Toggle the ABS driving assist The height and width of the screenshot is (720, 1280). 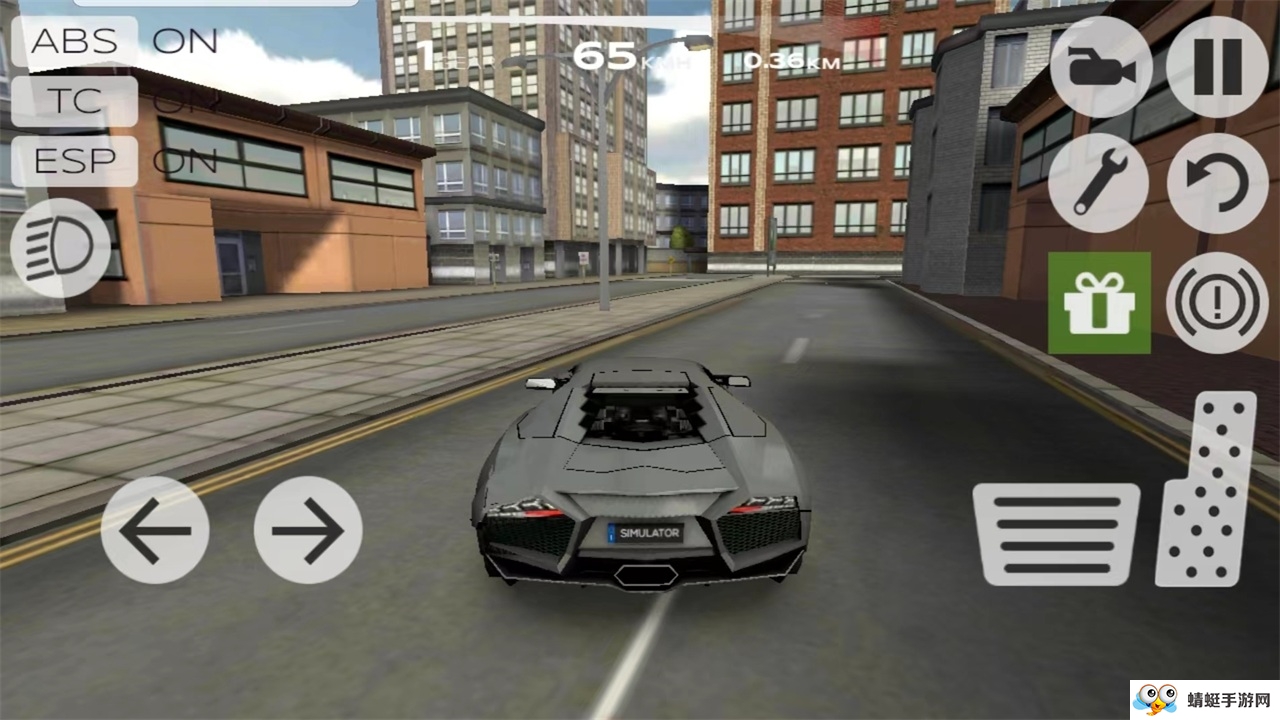point(75,42)
